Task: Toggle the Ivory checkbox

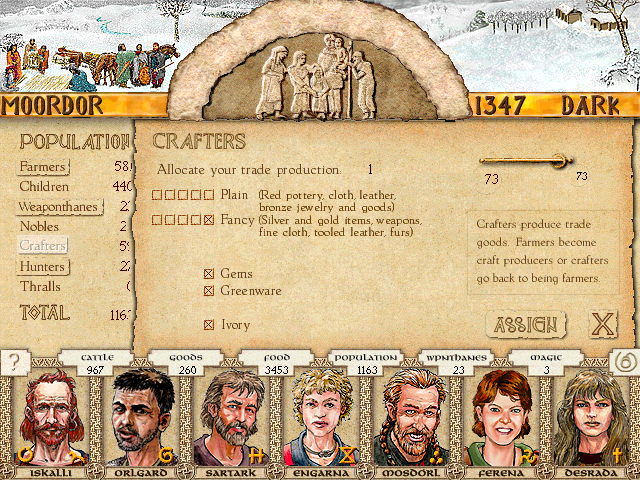Action: point(209,325)
